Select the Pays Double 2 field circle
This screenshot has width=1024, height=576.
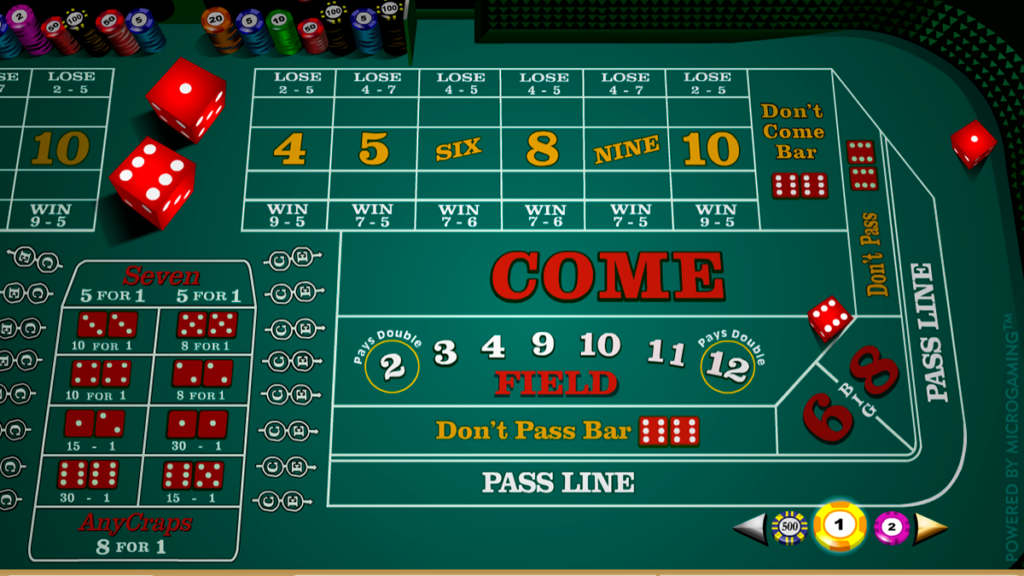[x=392, y=366]
